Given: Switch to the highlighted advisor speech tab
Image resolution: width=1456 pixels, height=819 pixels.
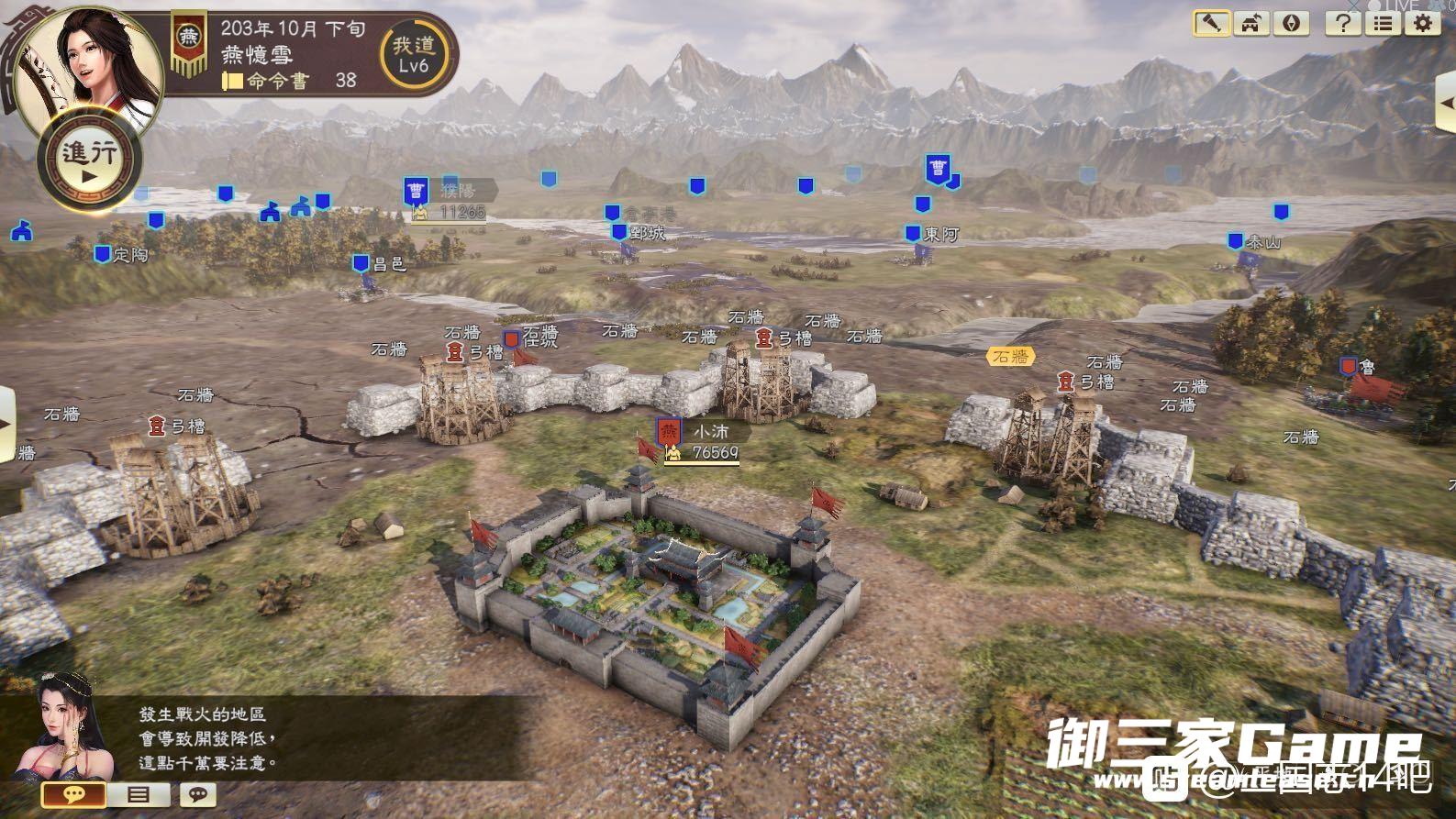Looking at the screenshot, I should point(74,794).
